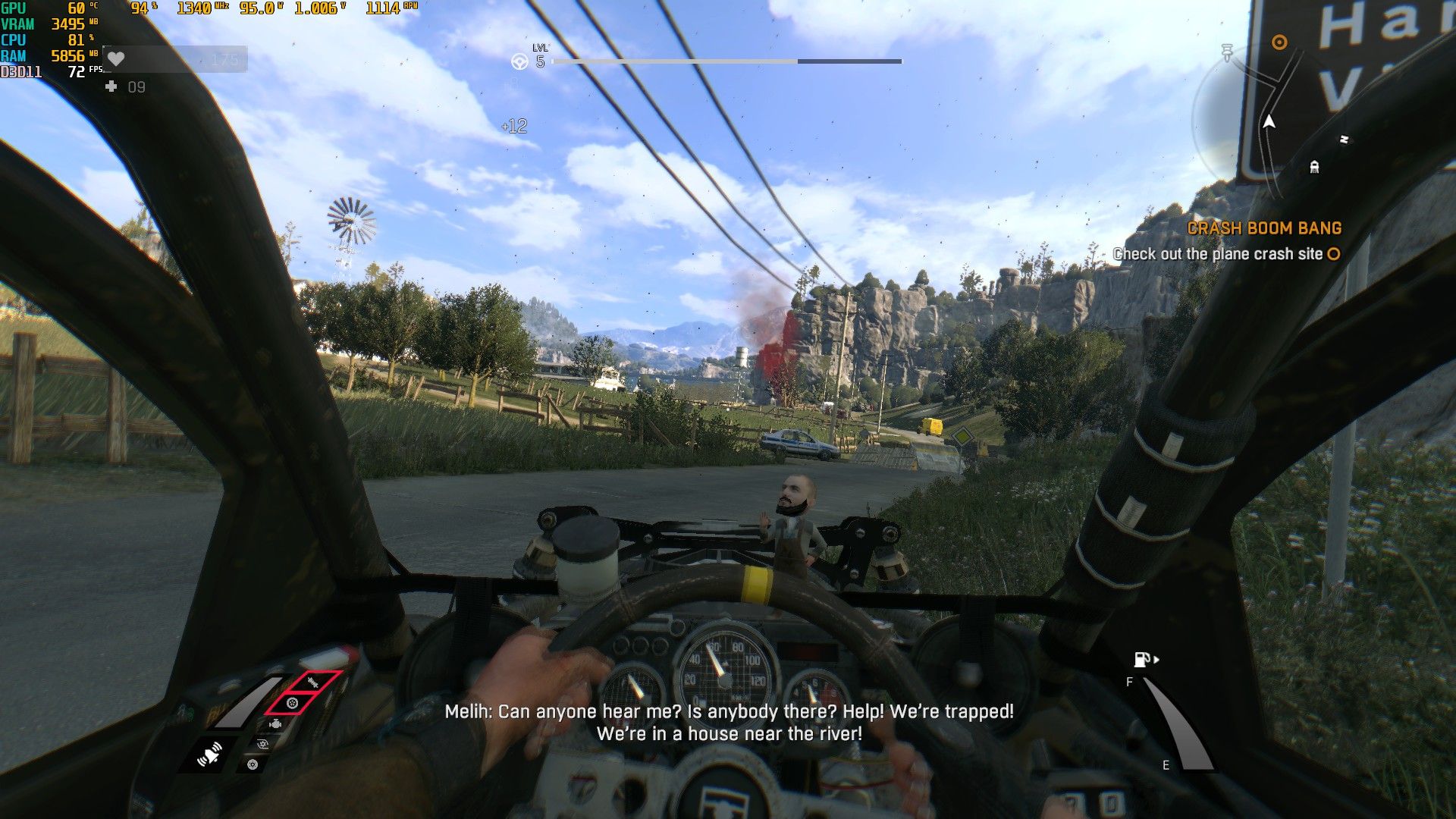
Task: Click the engine part status icon
Action: [275, 725]
